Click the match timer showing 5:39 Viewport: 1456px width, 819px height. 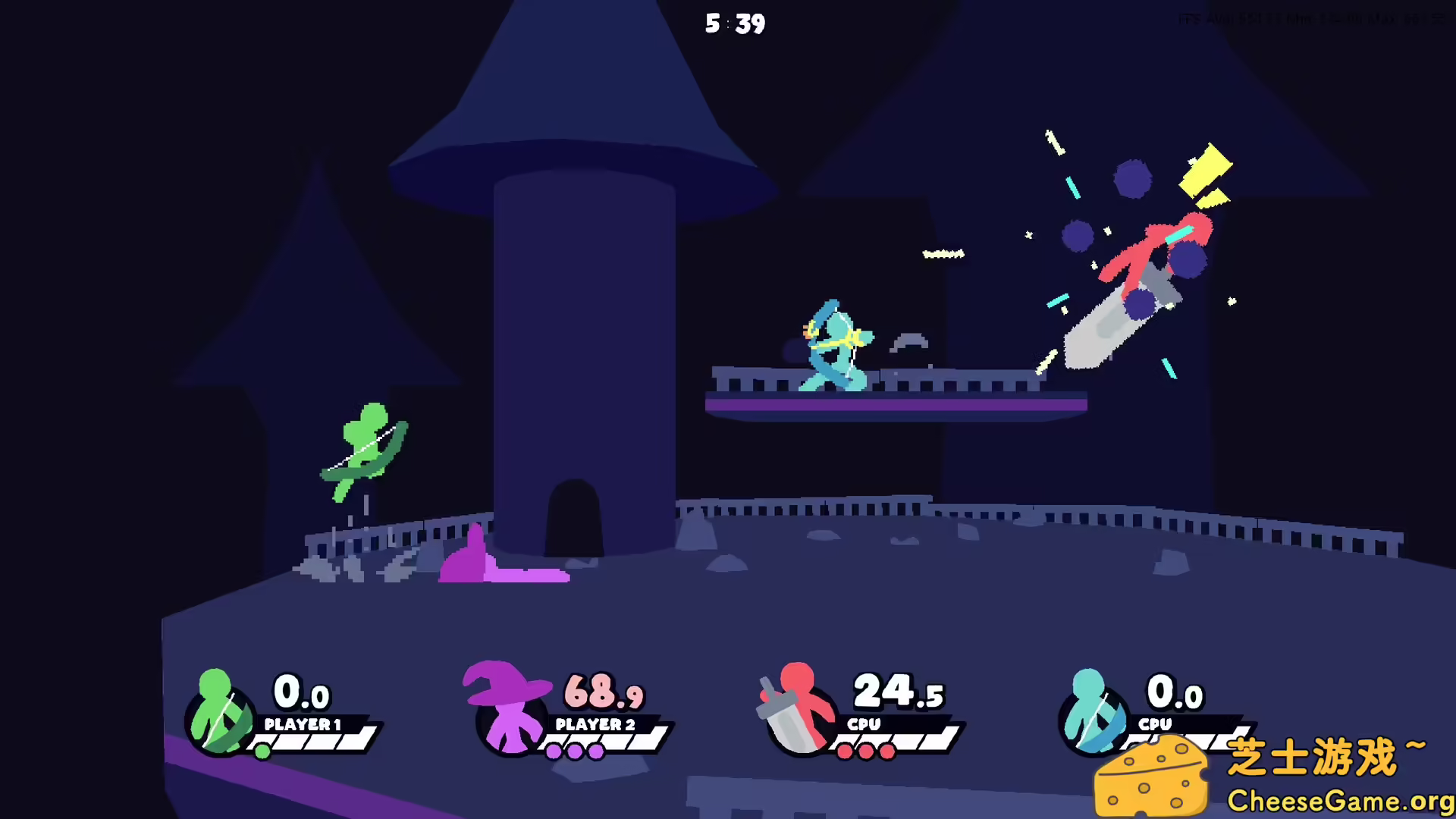tap(734, 24)
